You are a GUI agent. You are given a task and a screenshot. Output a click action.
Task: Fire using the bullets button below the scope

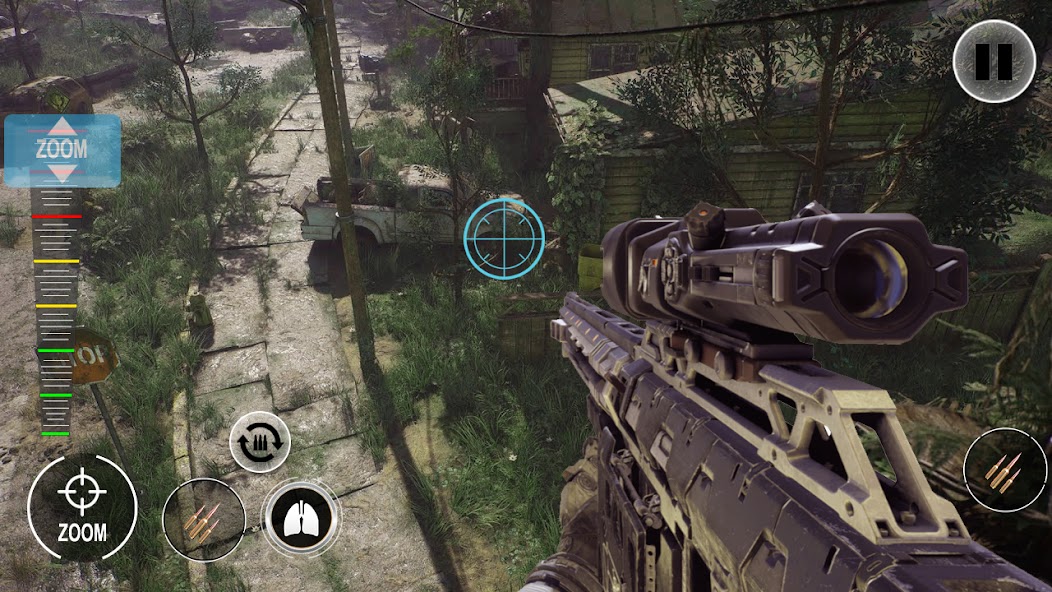[x=1004, y=471]
